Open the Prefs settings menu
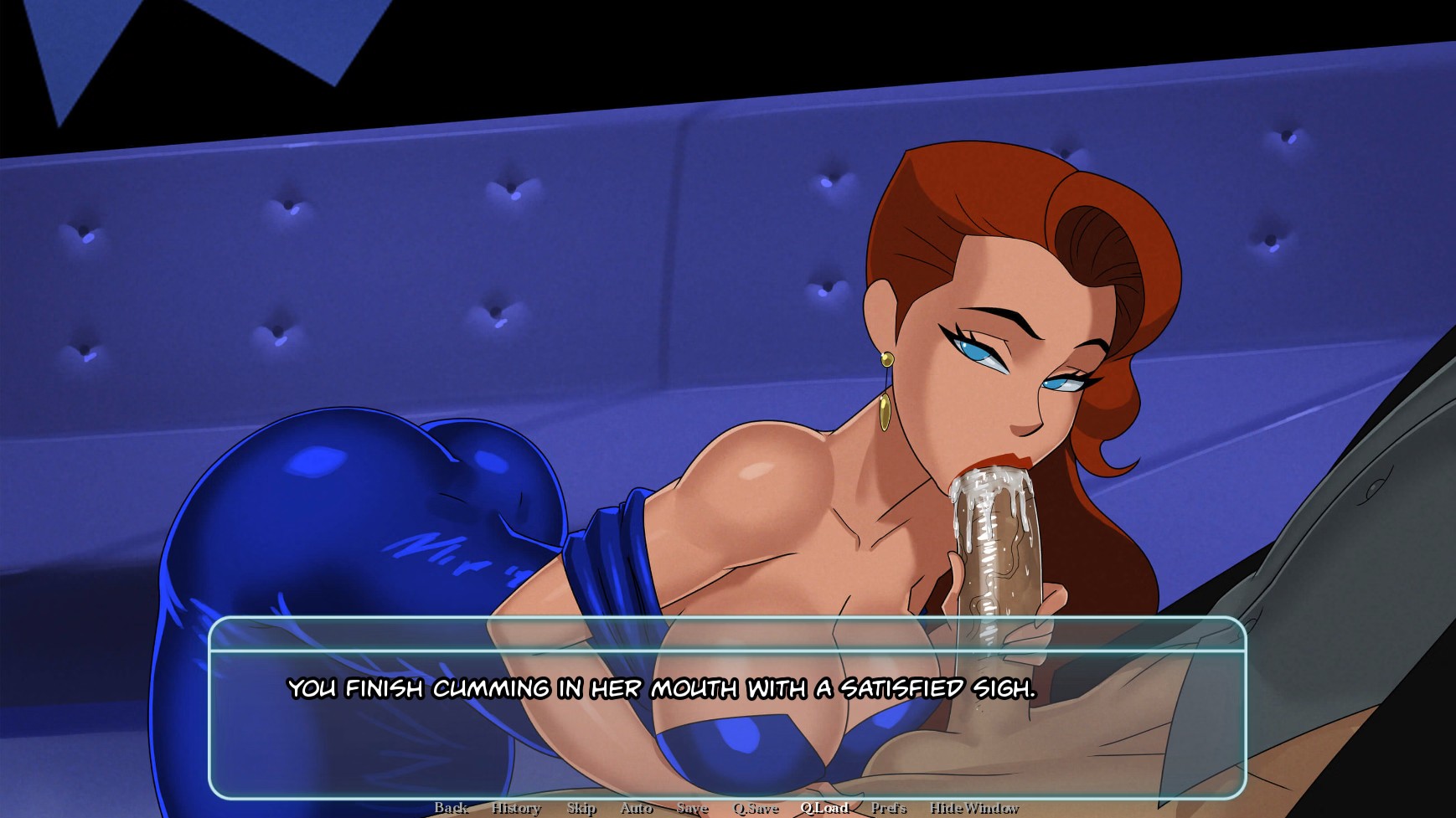Screen dimensions: 1456x818 (x=889, y=808)
